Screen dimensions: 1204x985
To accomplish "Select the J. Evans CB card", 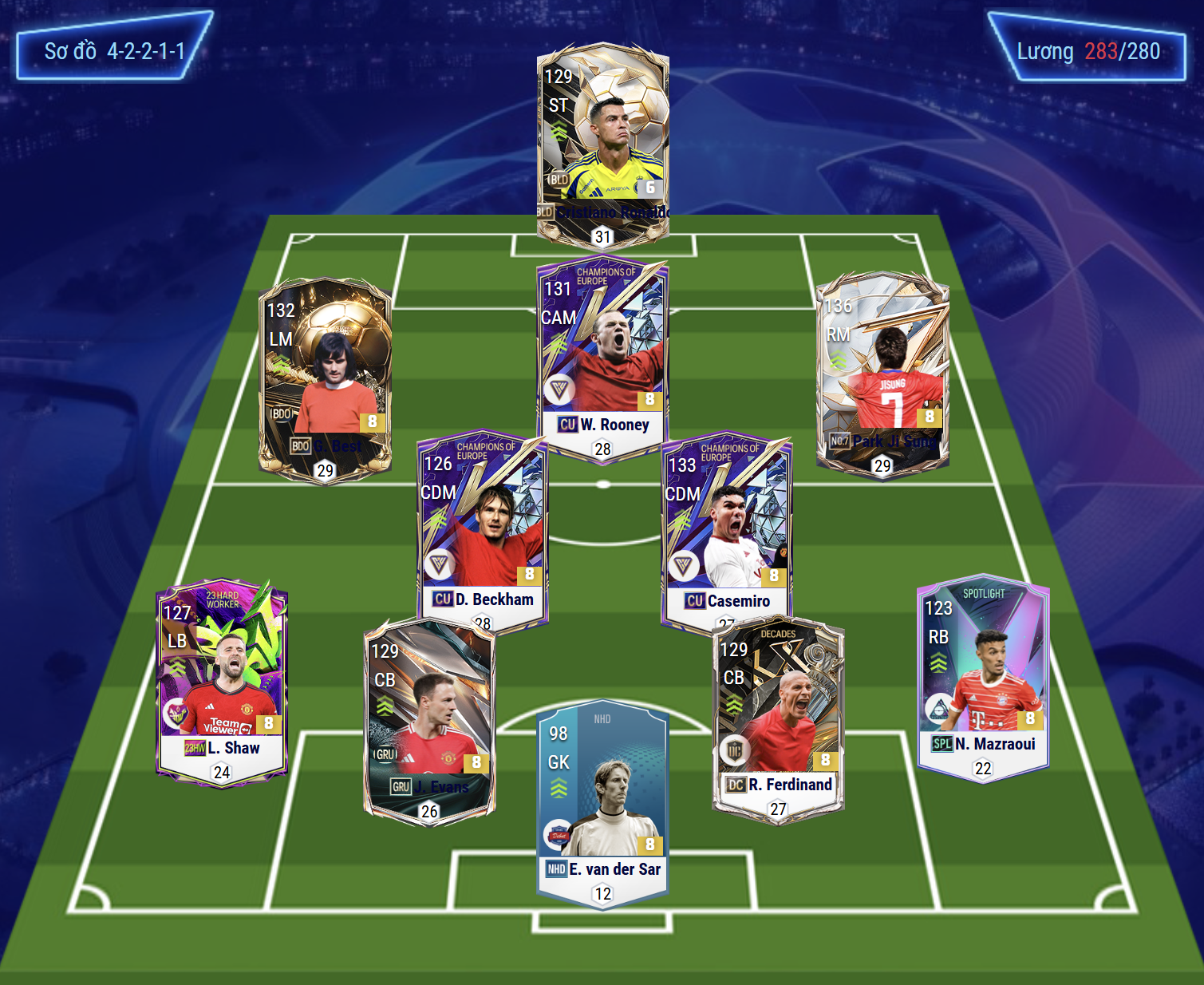I will pos(429,718).
